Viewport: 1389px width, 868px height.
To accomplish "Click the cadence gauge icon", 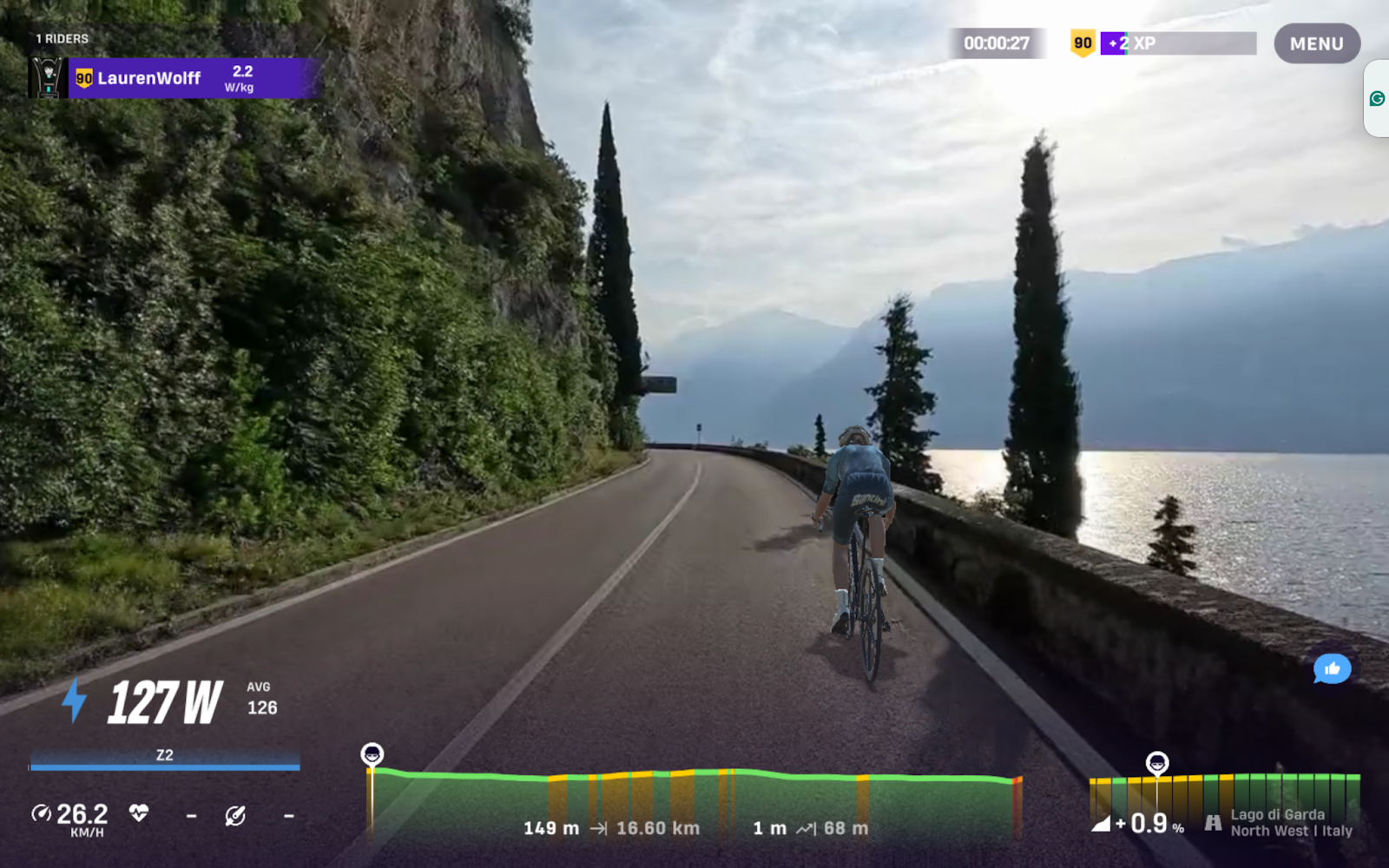I will (x=236, y=817).
